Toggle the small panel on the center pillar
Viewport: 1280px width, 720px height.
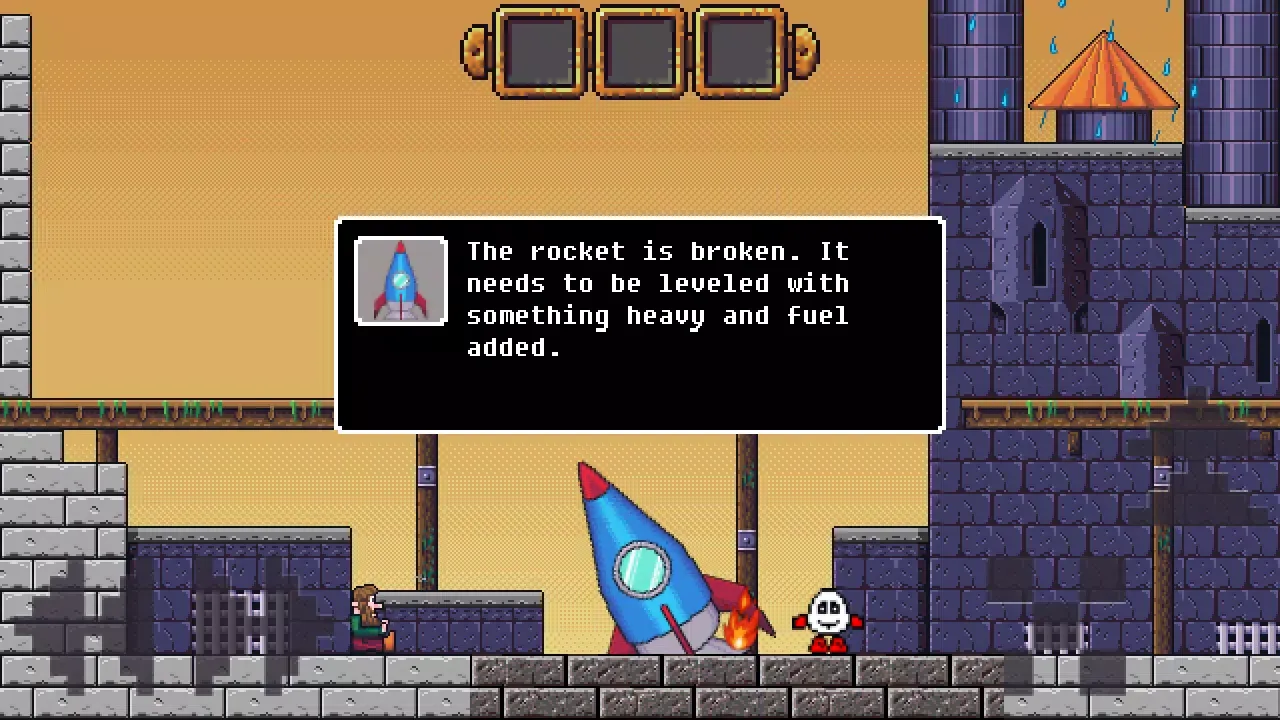pos(745,538)
